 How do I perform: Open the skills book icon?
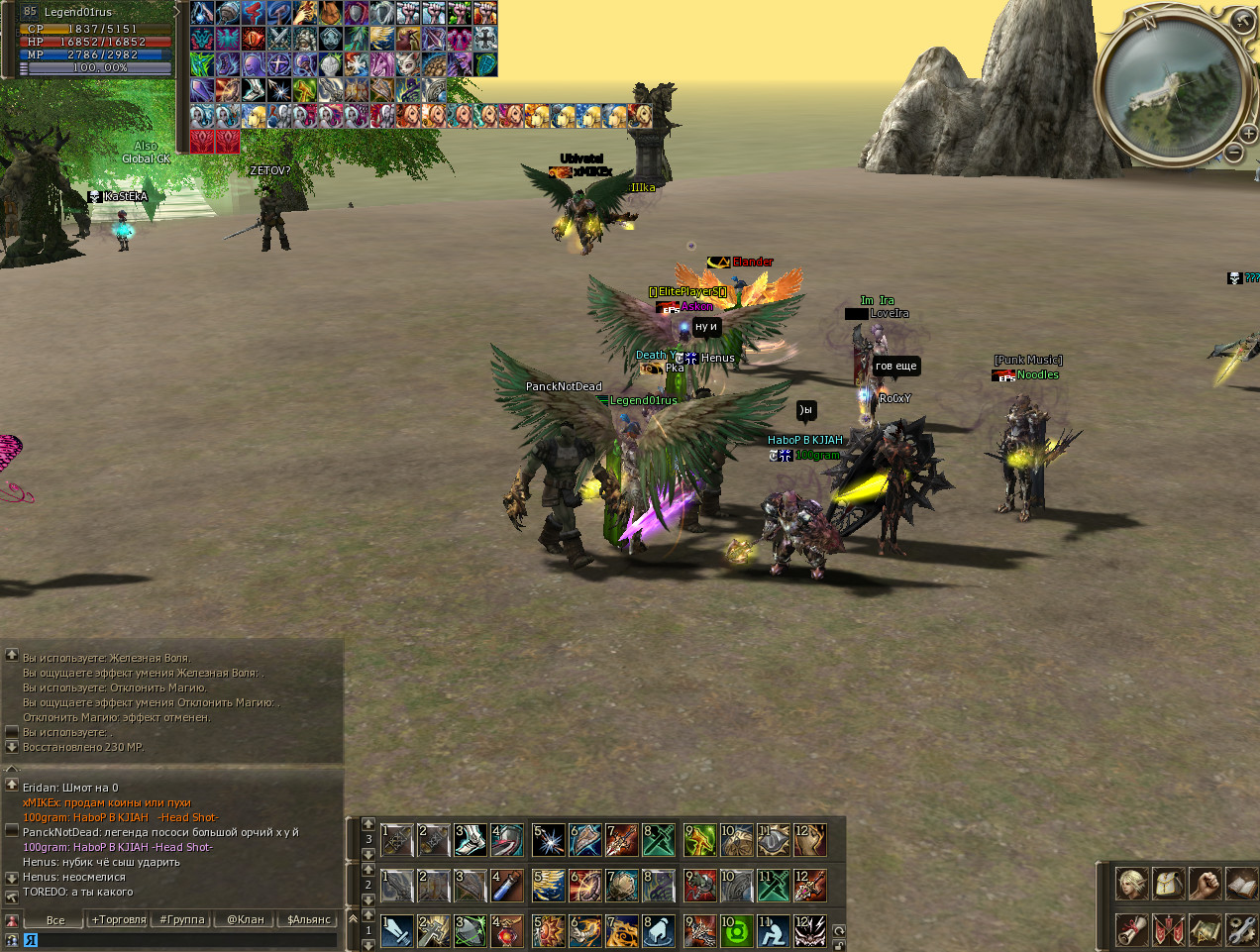click(x=1240, y=884)
